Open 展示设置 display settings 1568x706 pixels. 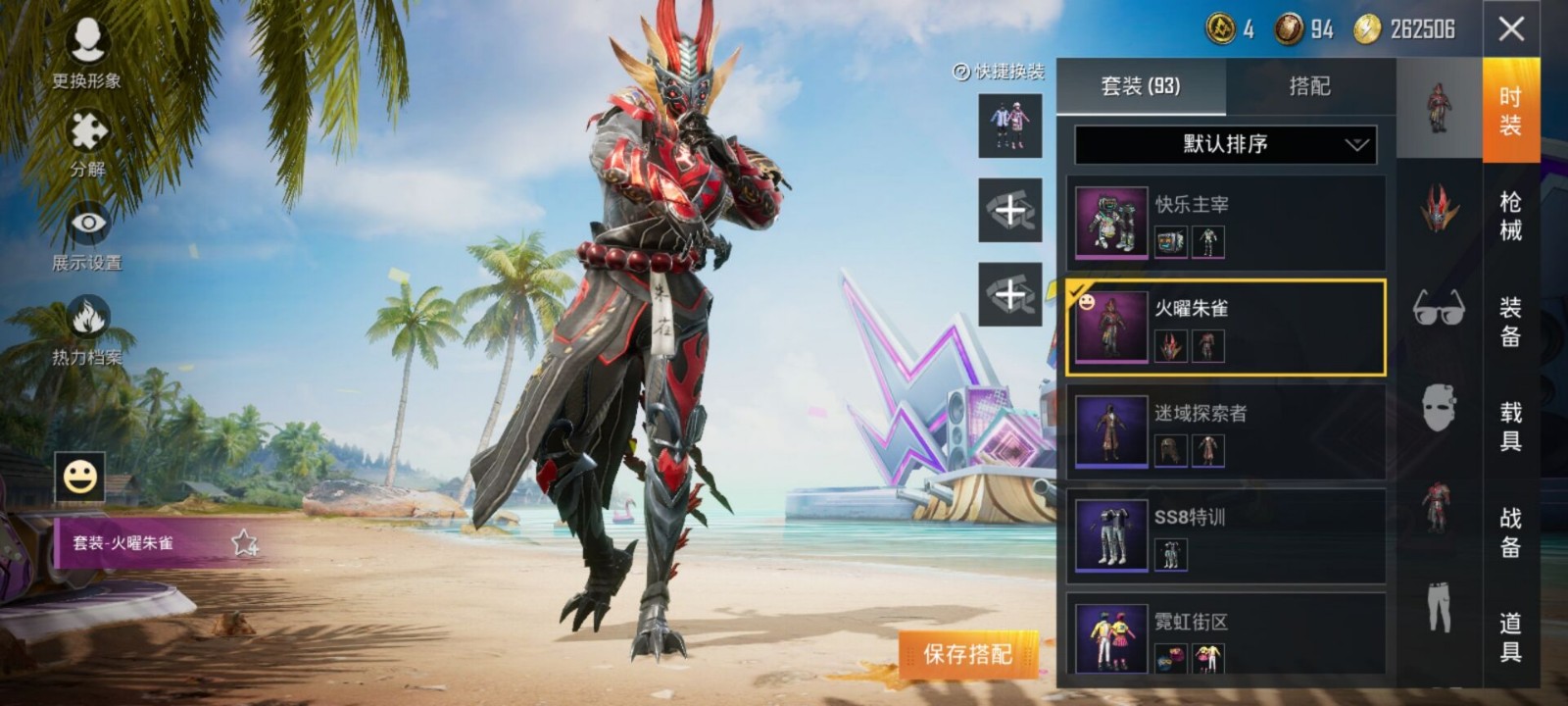click(x=87, y=235)
